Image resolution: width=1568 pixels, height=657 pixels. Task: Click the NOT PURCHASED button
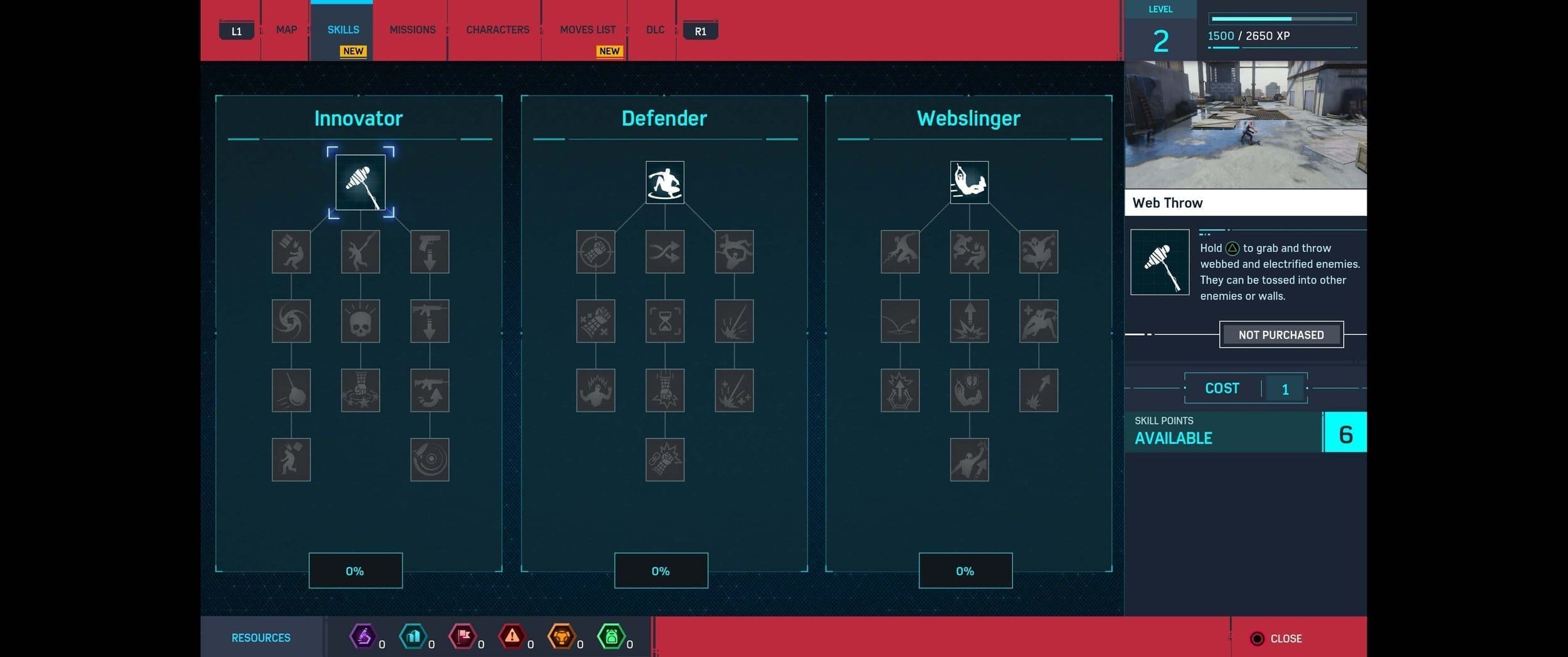pos(1281,334)
